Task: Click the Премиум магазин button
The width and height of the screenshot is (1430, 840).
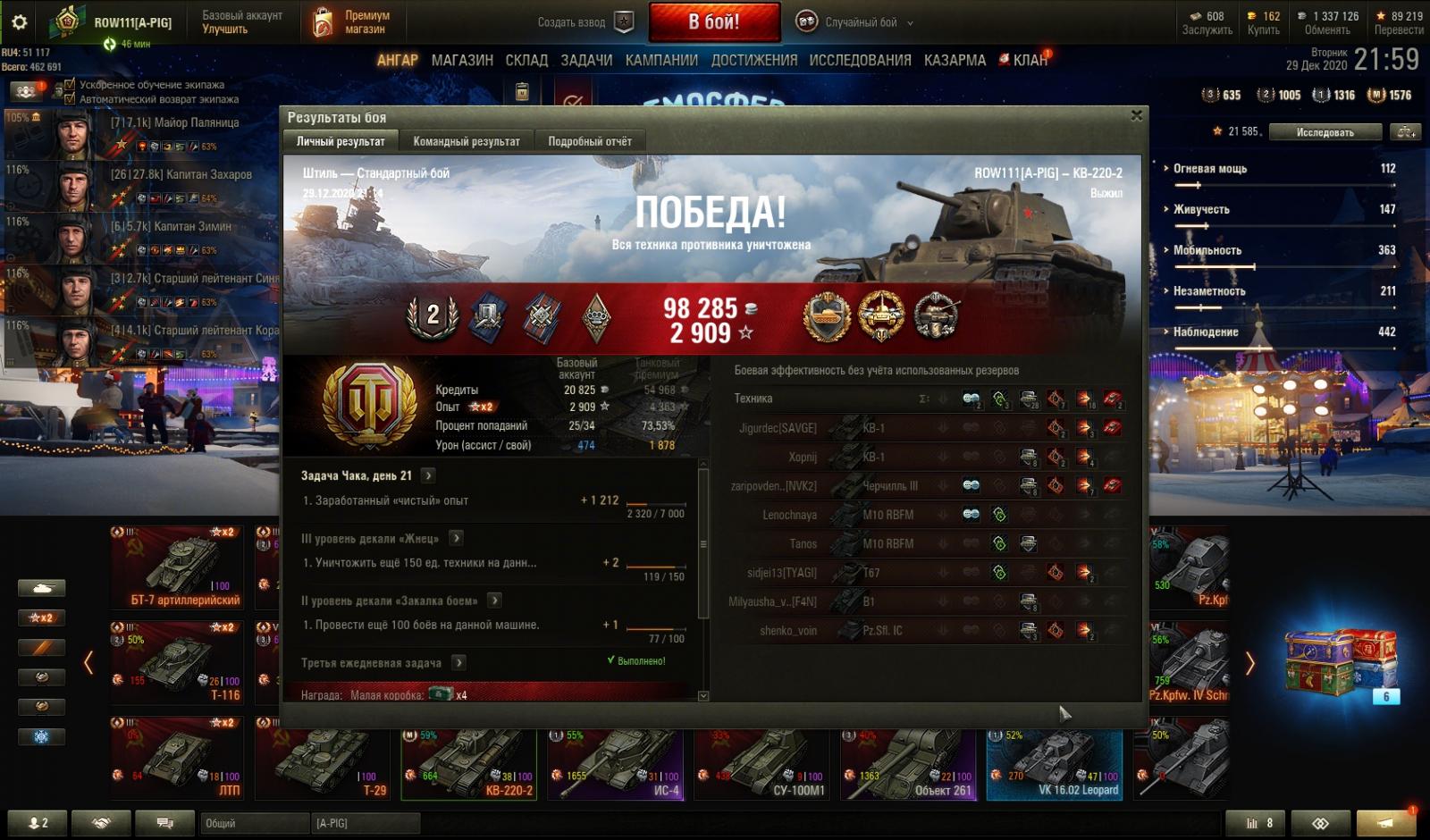Action: click(351, 22)
